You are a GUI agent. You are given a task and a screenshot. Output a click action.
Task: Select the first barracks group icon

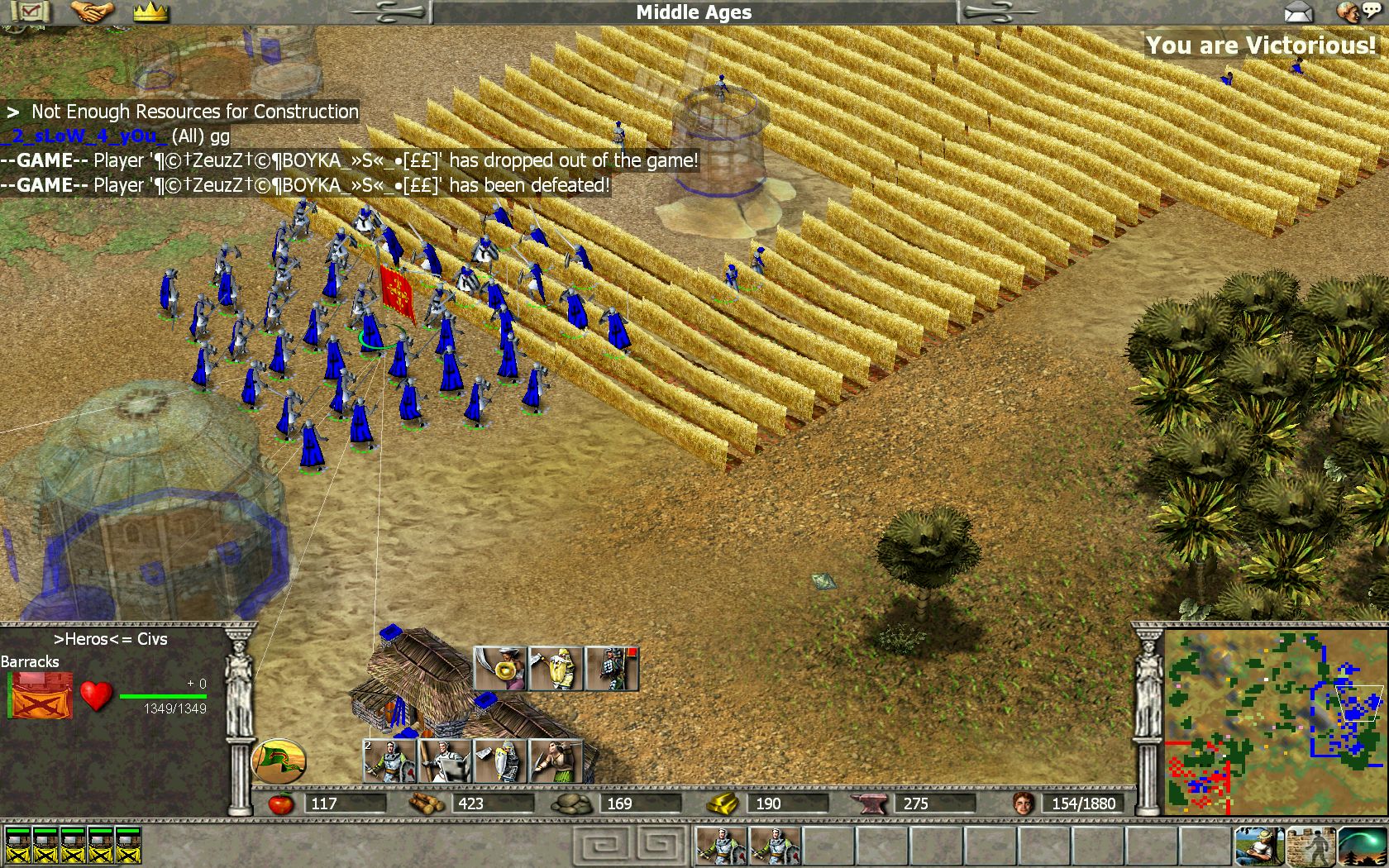(x=18, y=846)
